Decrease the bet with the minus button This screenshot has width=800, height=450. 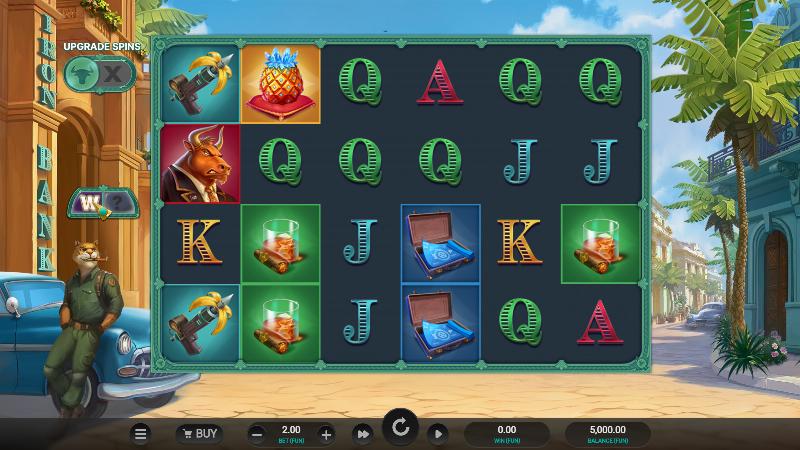click(257, 434)
